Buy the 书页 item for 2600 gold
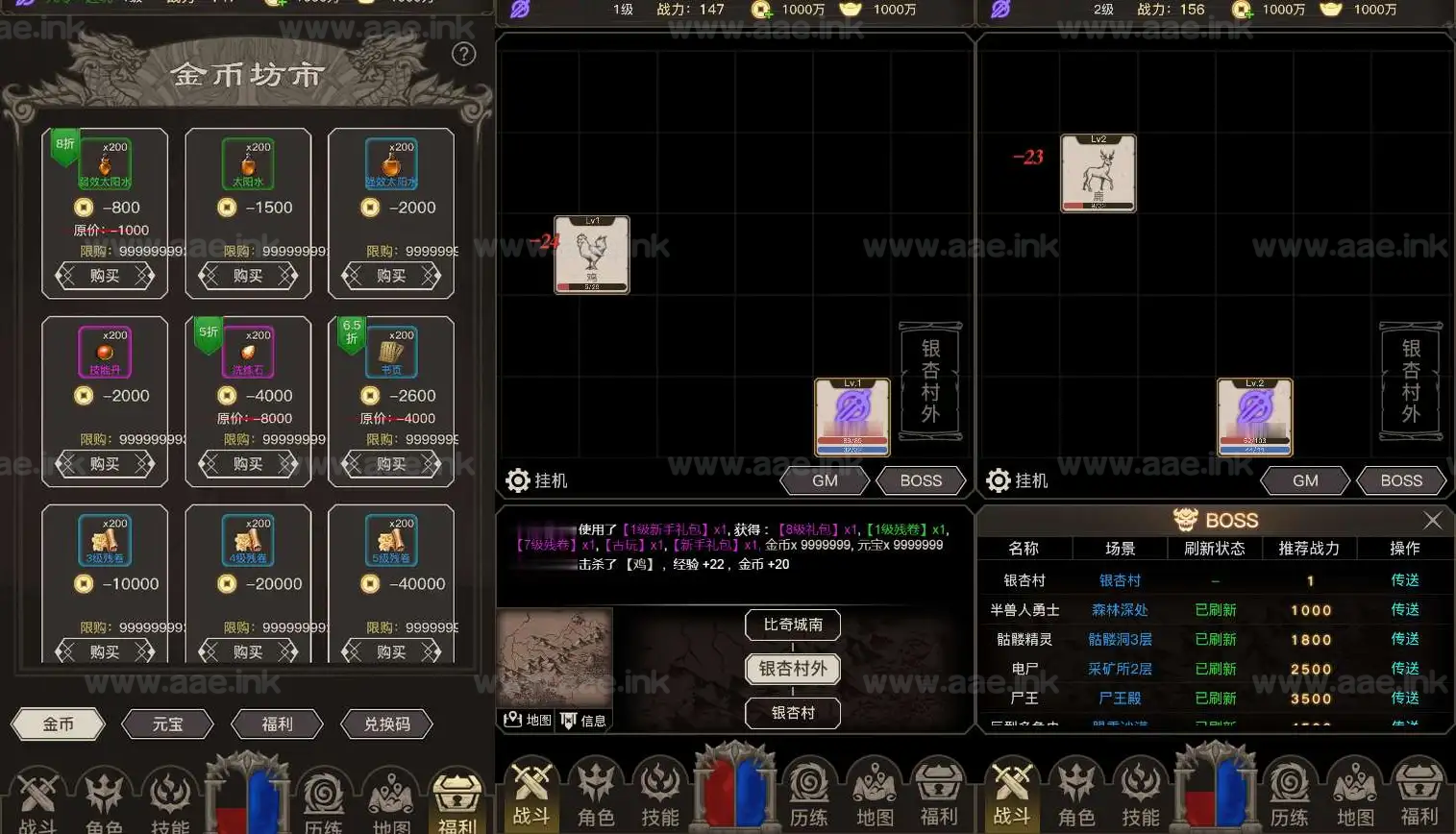Screen dimensions: 1456x834 (x=391, y=464)
